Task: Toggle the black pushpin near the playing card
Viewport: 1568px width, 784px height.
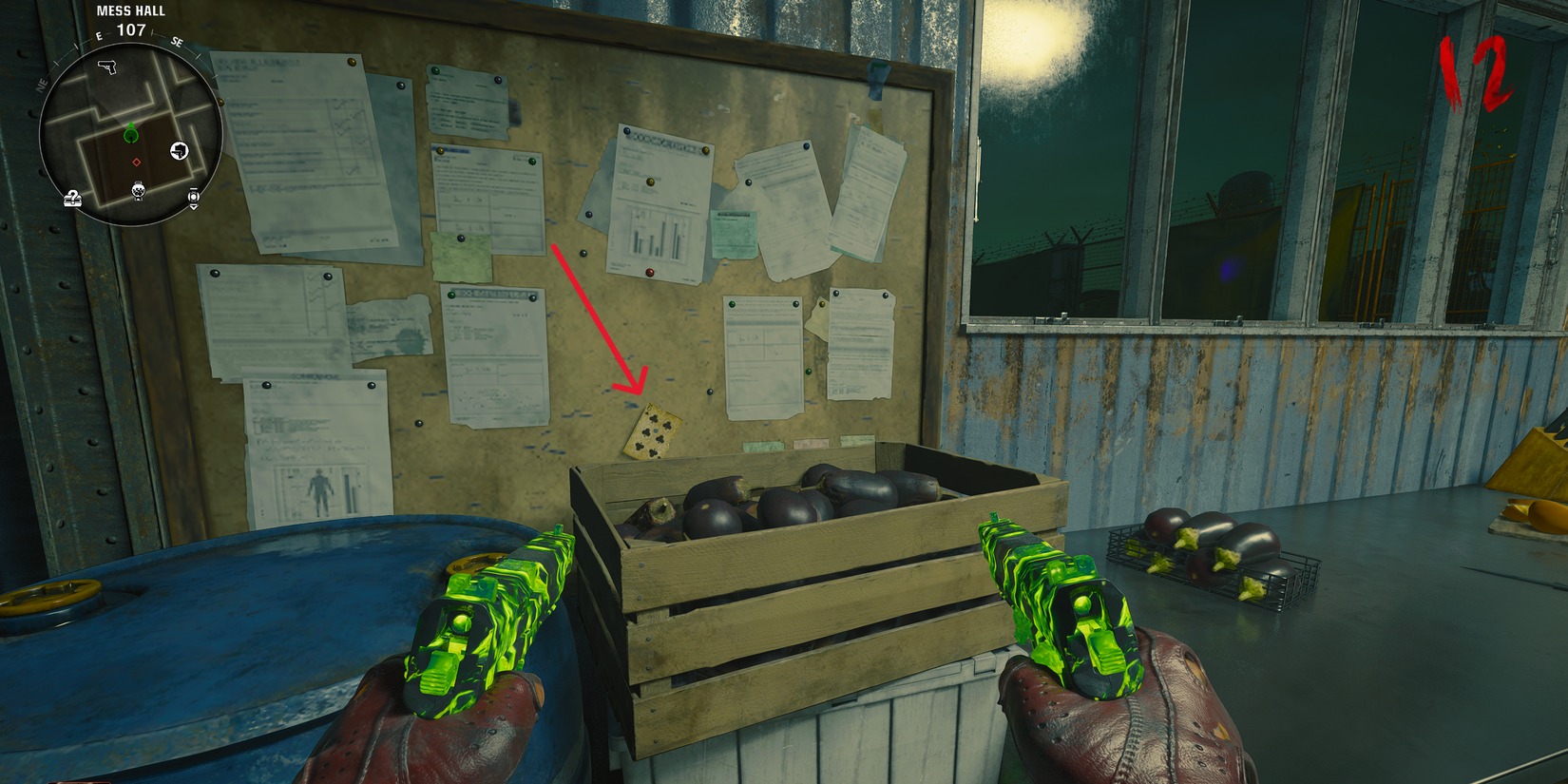Action: pyautogui.click(x=711, y=392)
